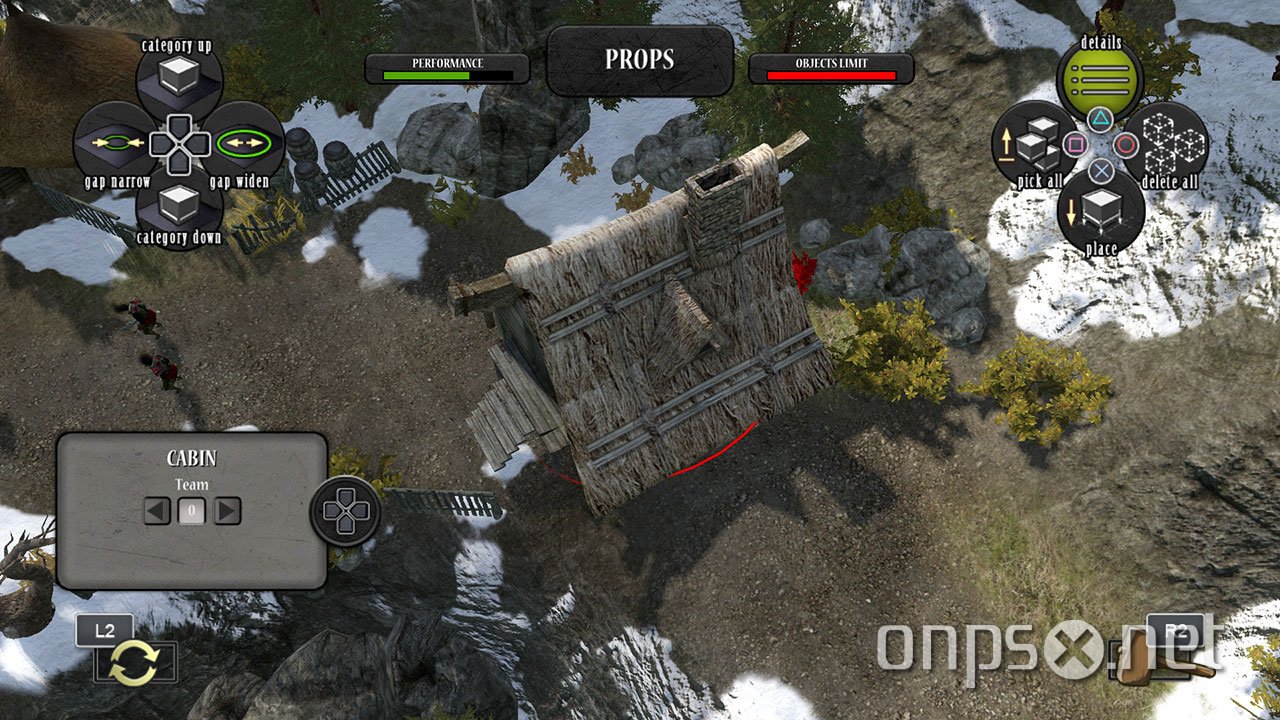Increase the Cabin team number
Image resolution: width=1280 pixels, height=720 pixels.
click(227, 512)
